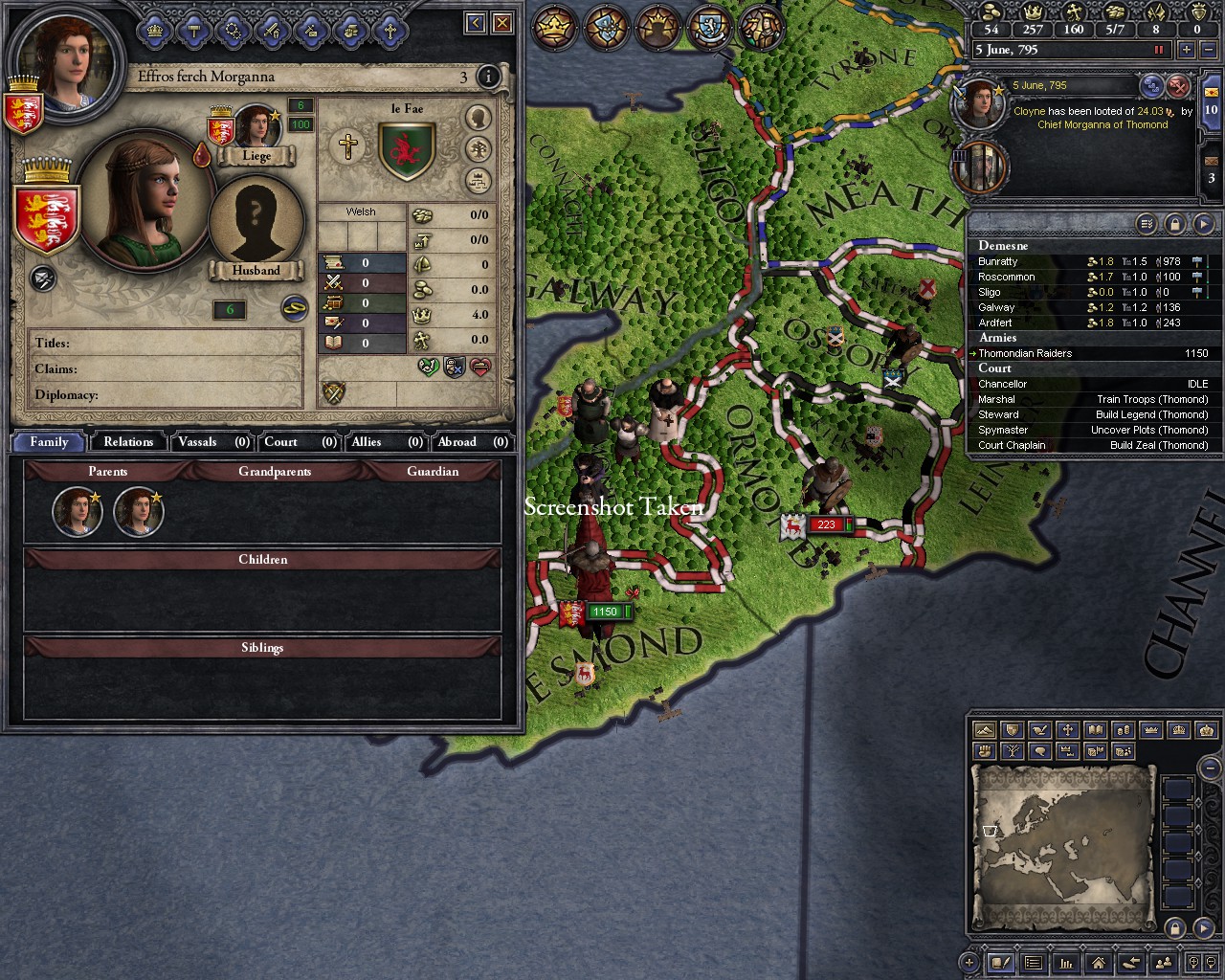Screen dimensions: 1225x980
Task: Select the Spymaster council row
Action: [1092, 430]
